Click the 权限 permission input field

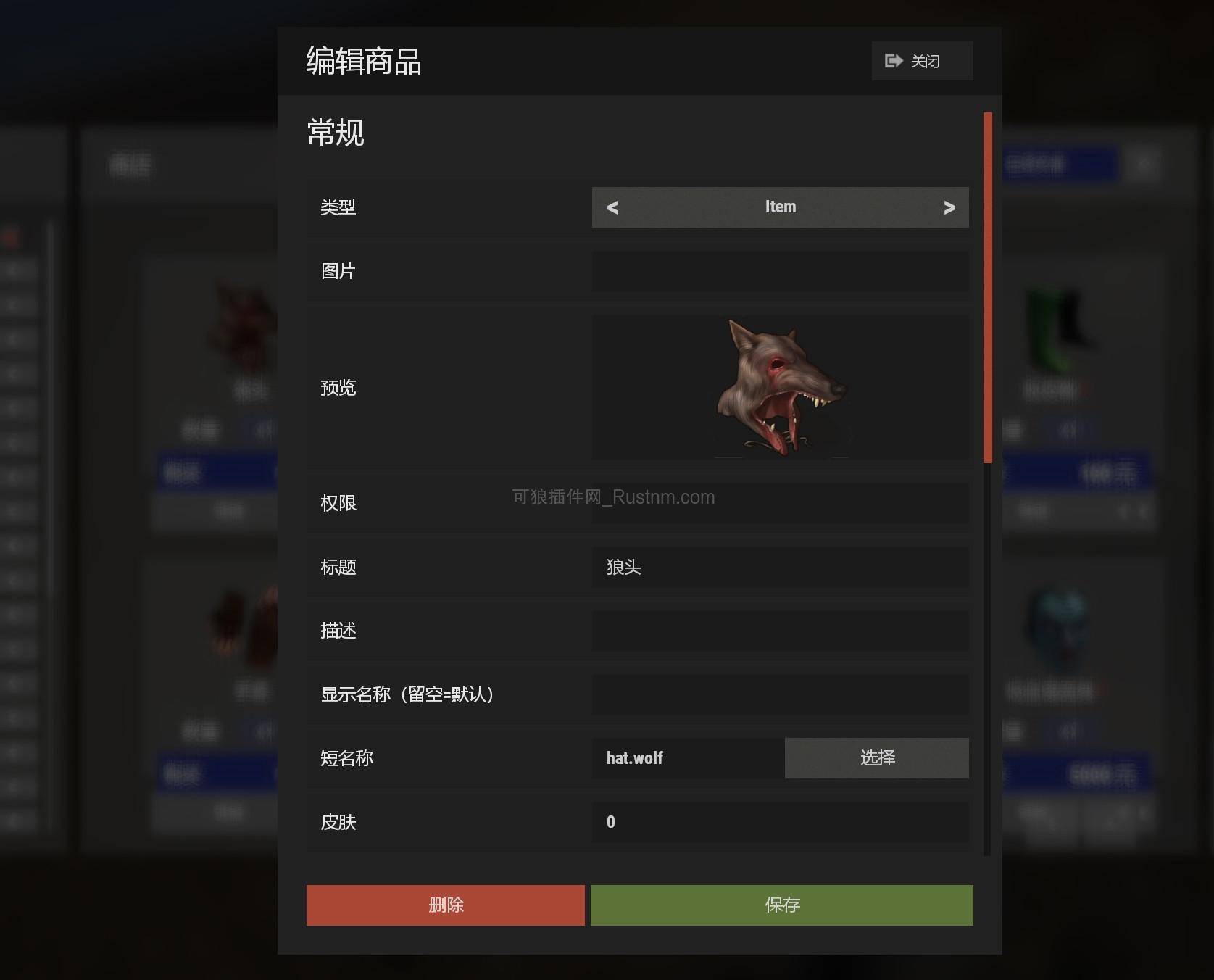[781, 503]
